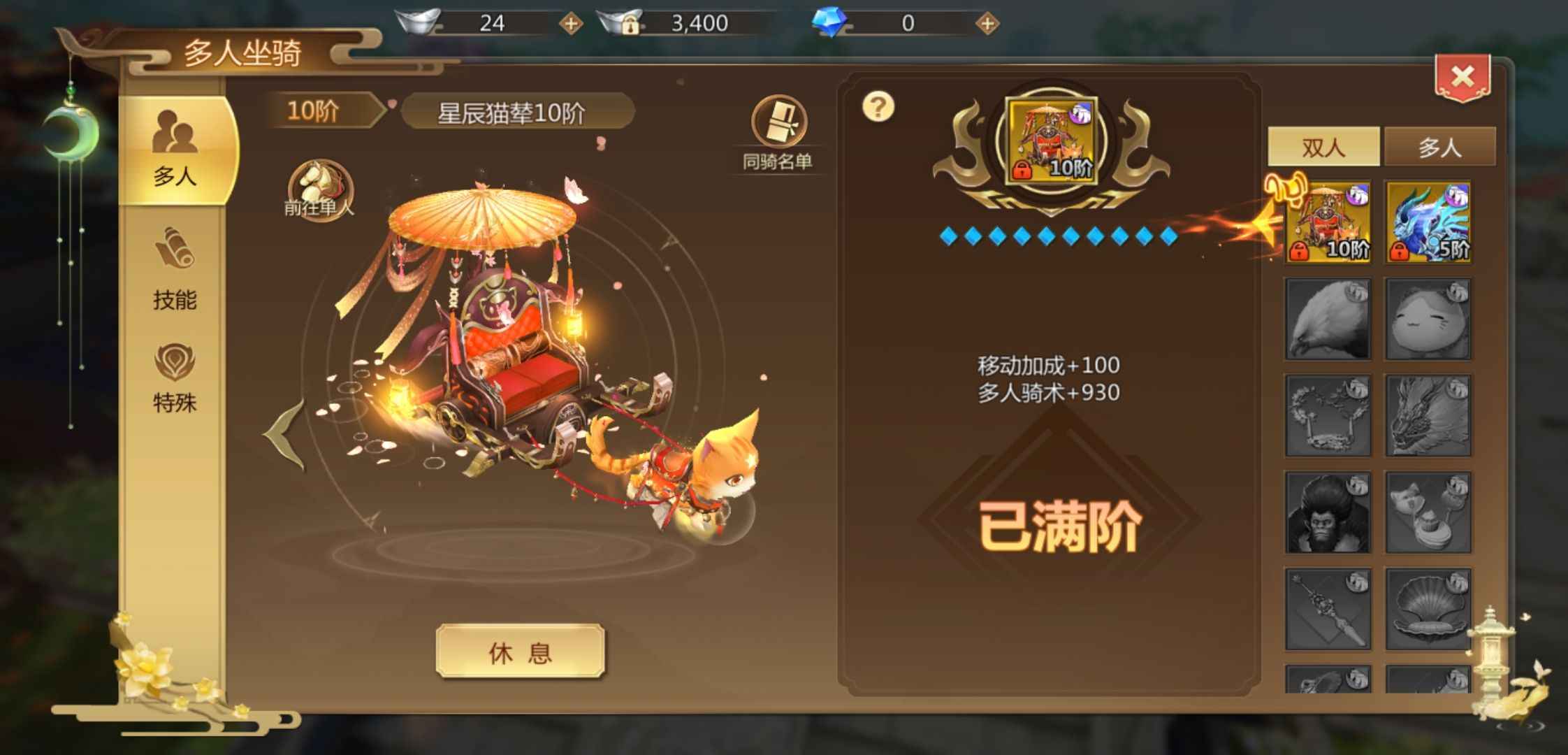Image resolution: width=1568 pixels, height=755 pixels.
Task: Select the 双人 two-rider tab
Action: pos(1323,147)
